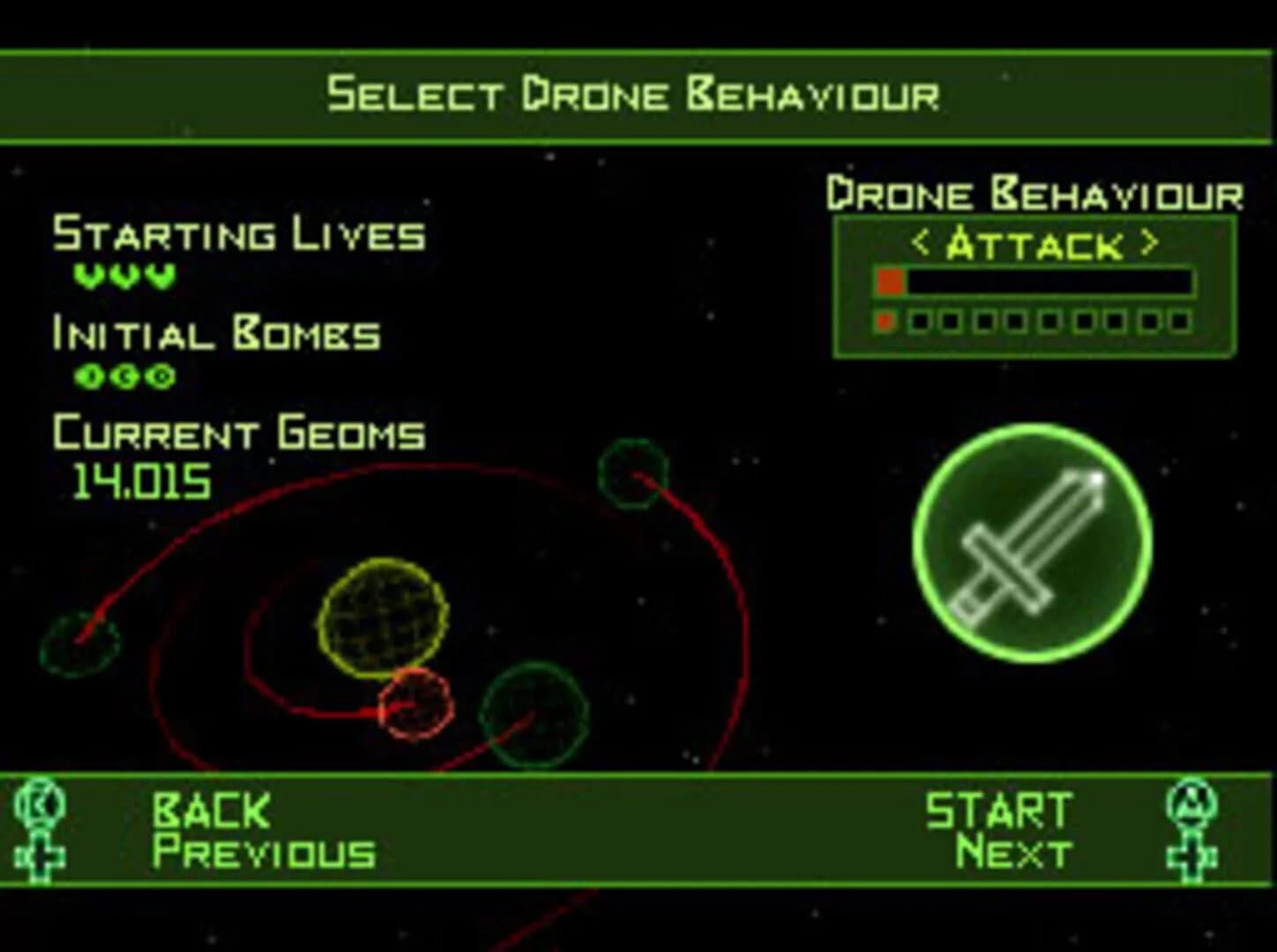Toggle the last square in the drone upgrade row
This screenshot has width=1277, height=952.
[1181, 321]
